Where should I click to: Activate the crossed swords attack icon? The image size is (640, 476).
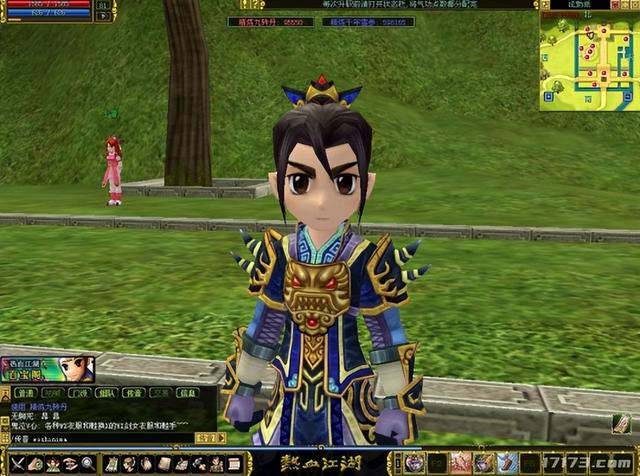(17, 464)
